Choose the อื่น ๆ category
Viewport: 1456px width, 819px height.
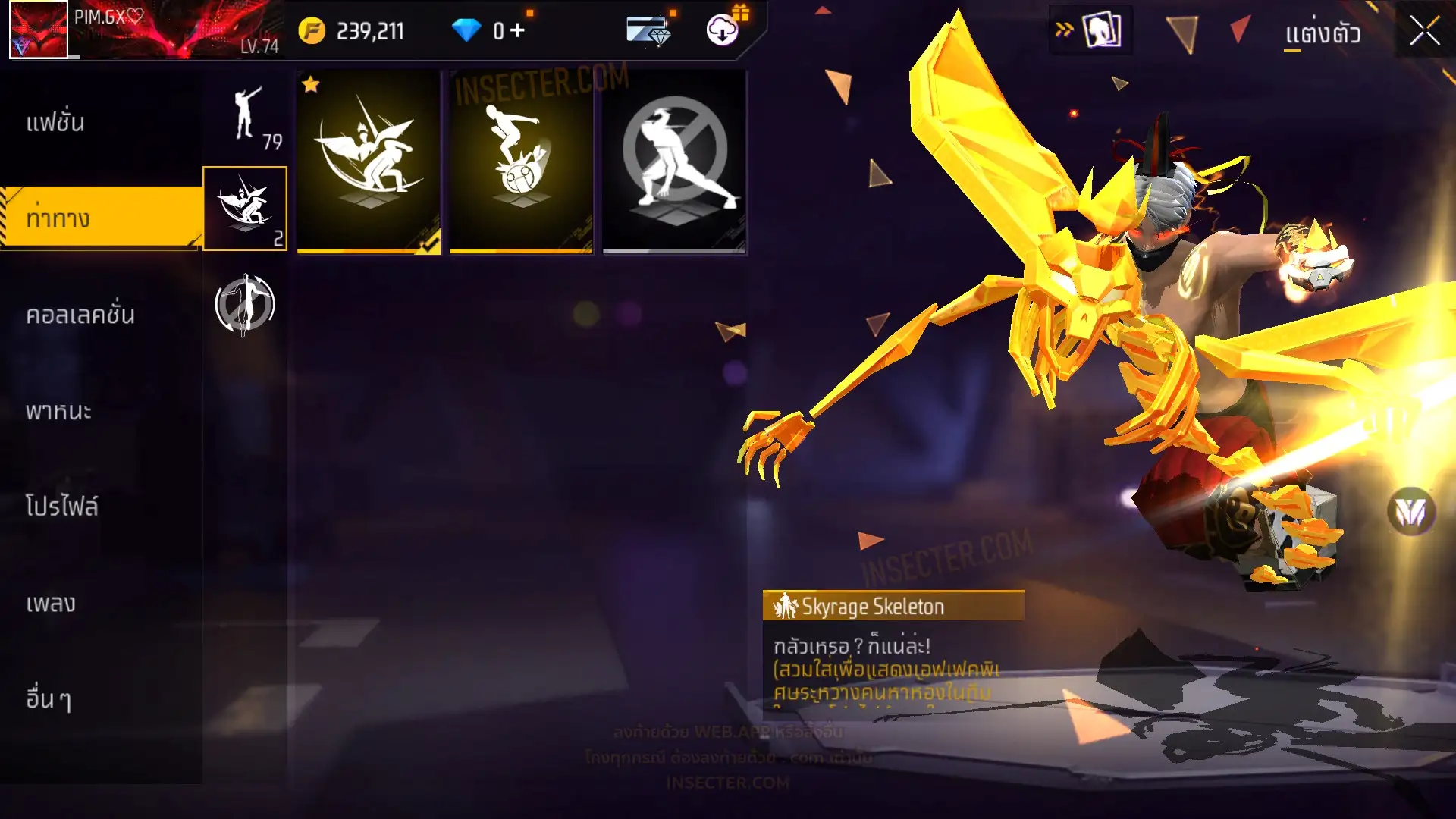49,699
